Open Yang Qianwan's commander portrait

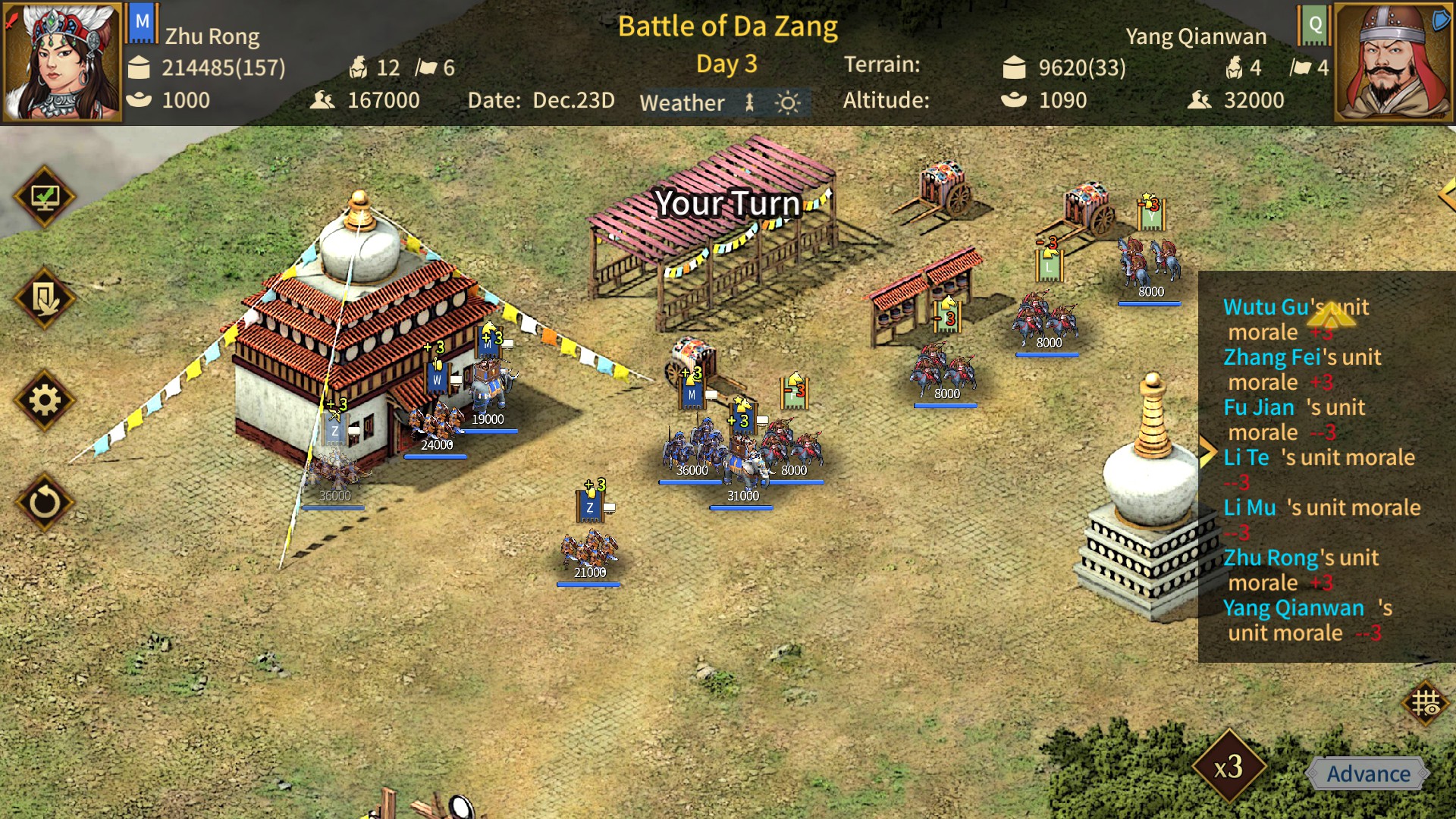pos(1393,62)
